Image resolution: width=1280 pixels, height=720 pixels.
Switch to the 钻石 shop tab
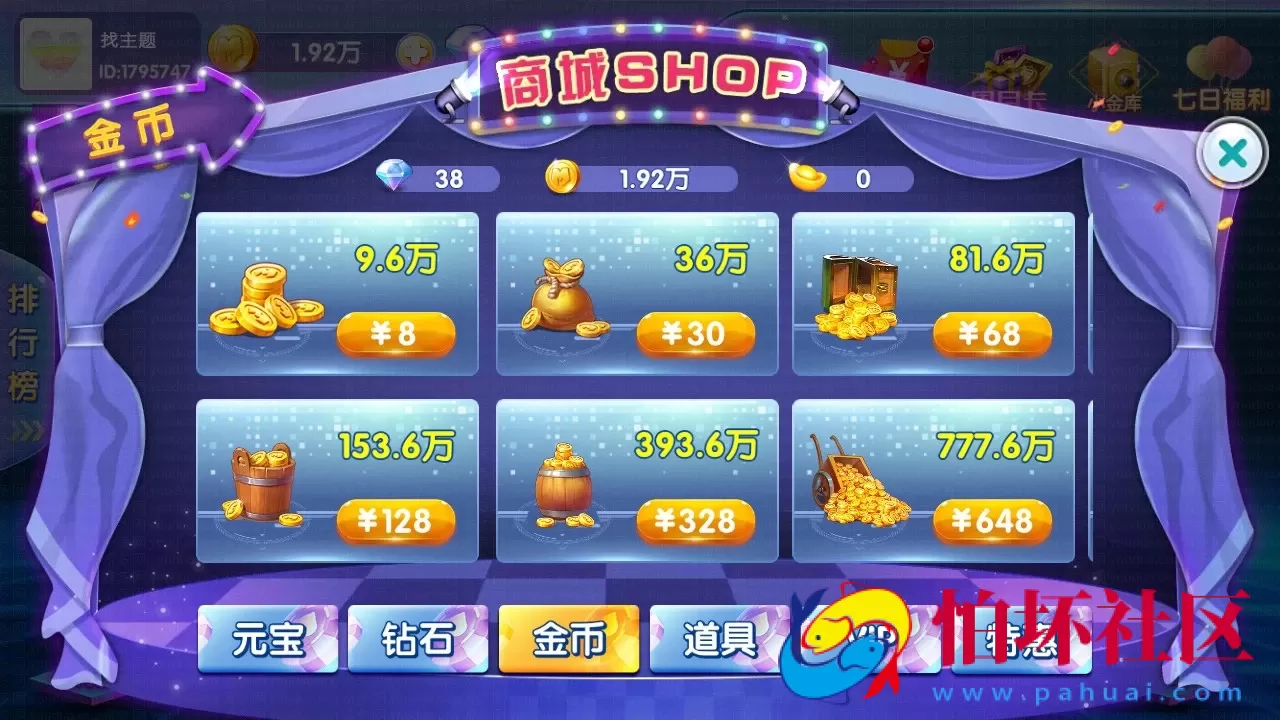(x=418, y=641)
